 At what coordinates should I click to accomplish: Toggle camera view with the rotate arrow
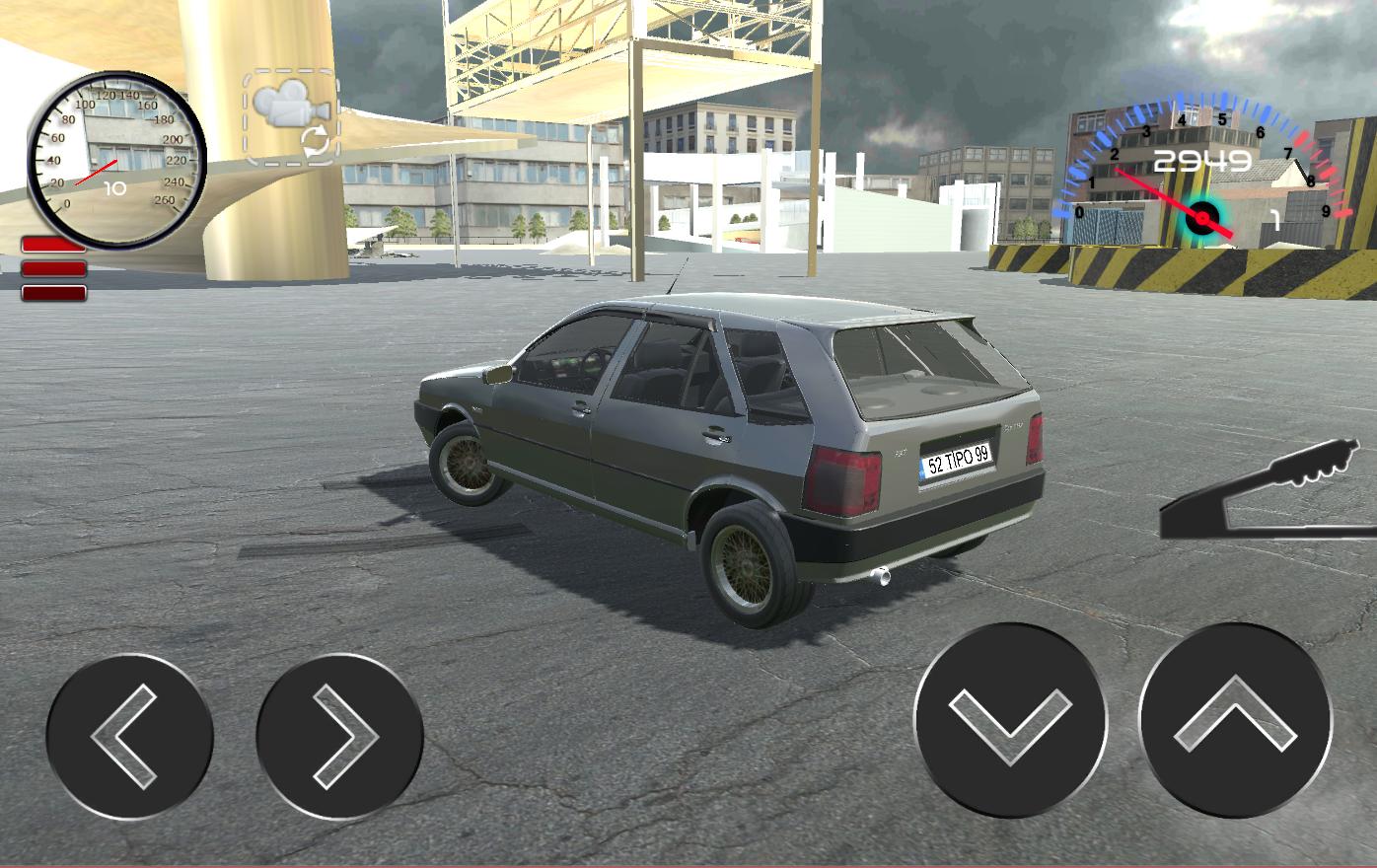(316, 141)
